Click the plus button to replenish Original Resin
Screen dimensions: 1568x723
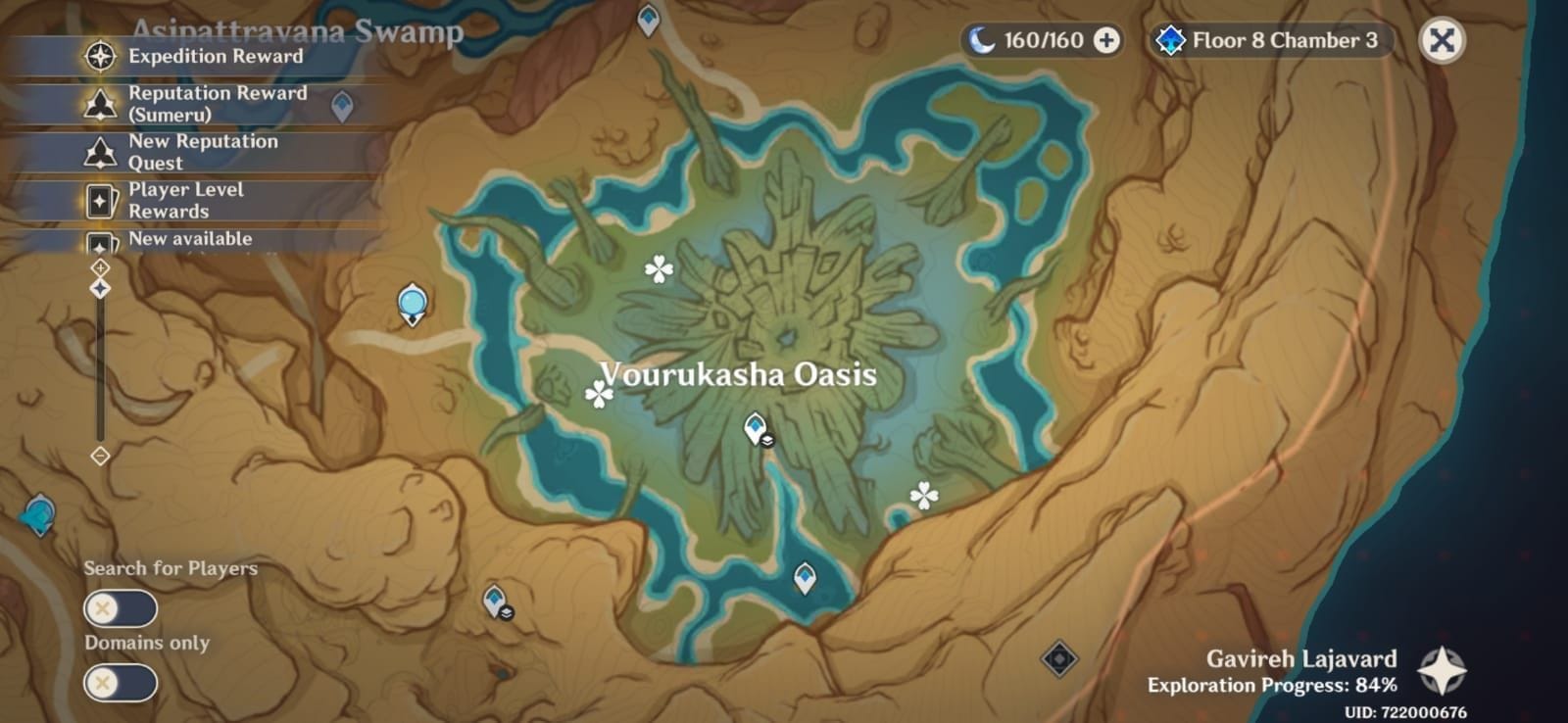(1106, 41)
